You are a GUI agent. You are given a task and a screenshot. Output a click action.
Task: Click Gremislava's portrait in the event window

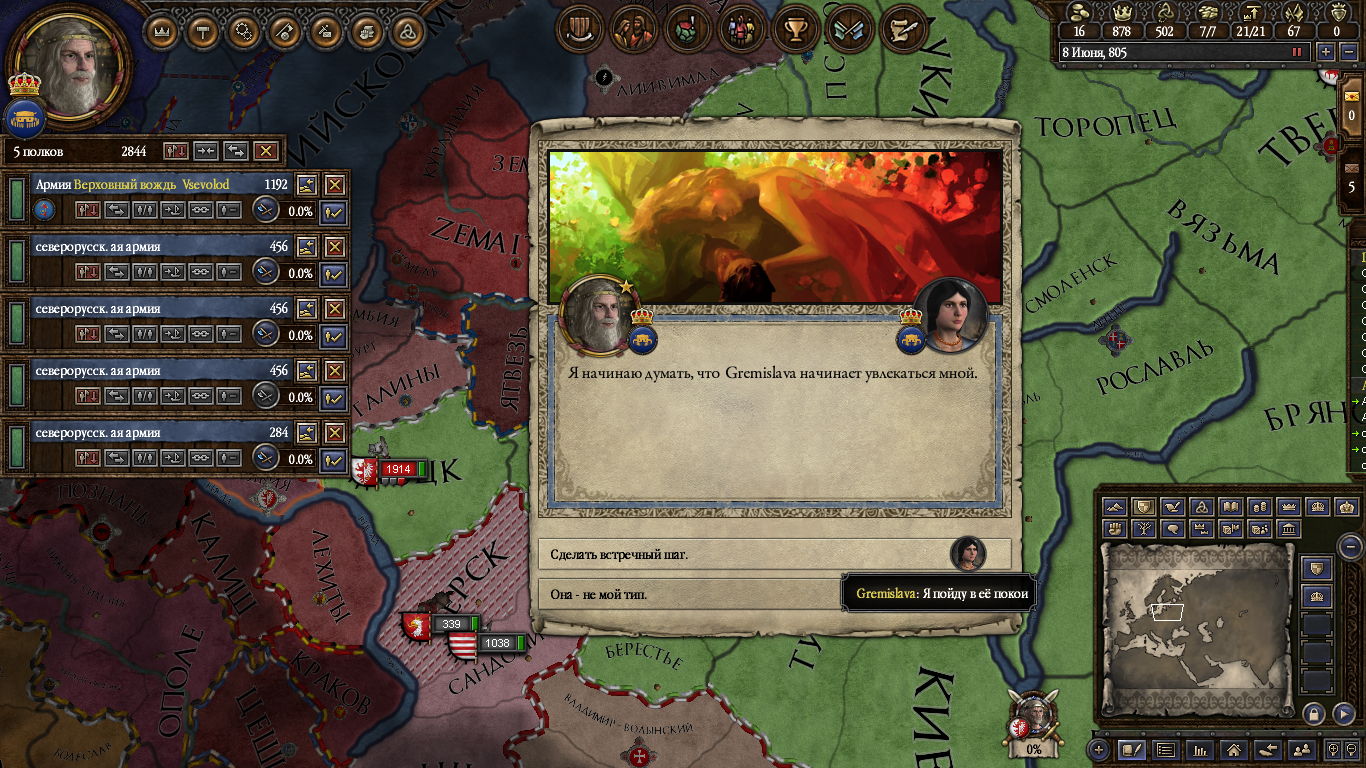(x=949, y=314)
